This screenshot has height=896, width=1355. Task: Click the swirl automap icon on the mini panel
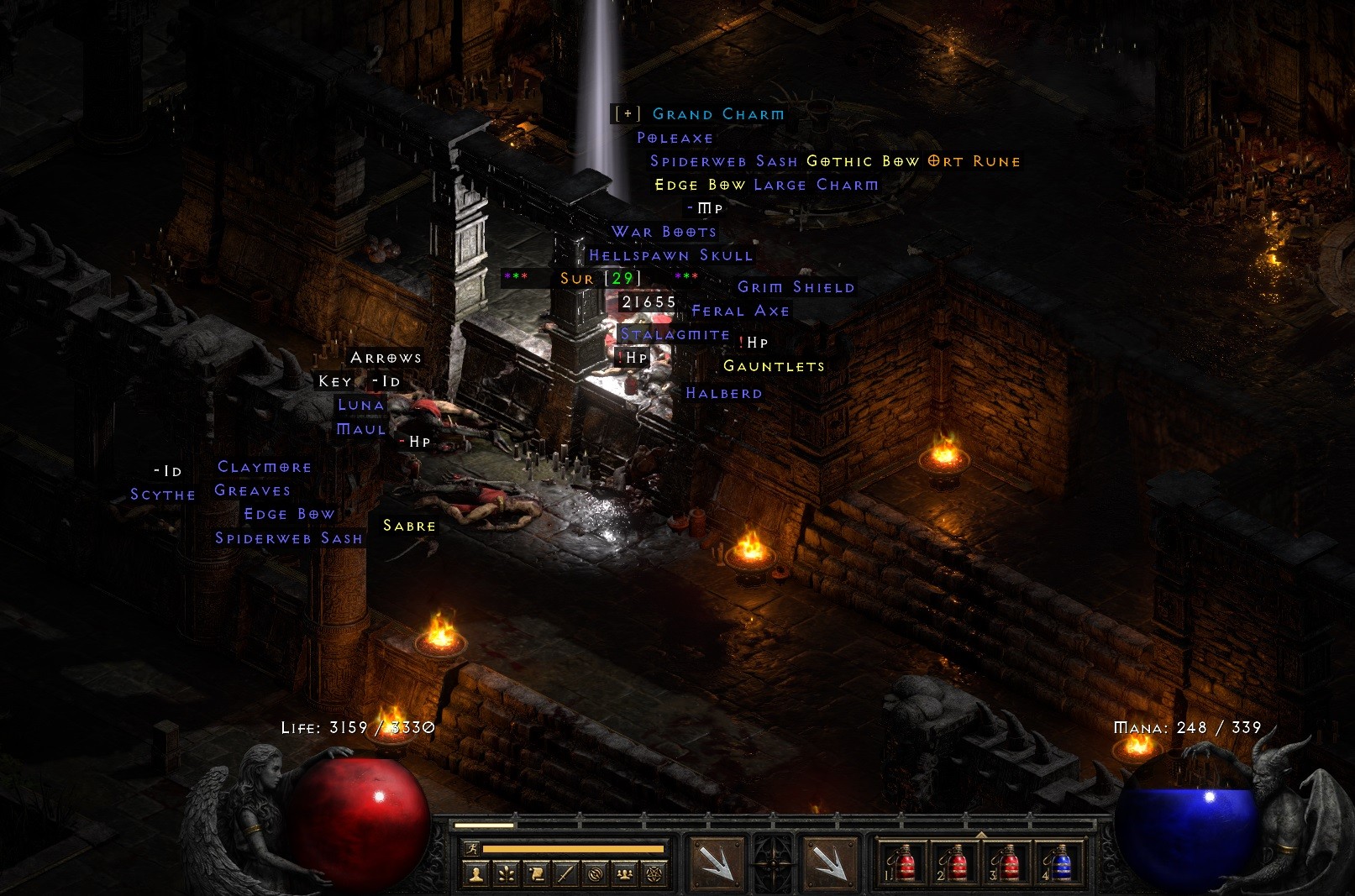click(x=595, y=873)
